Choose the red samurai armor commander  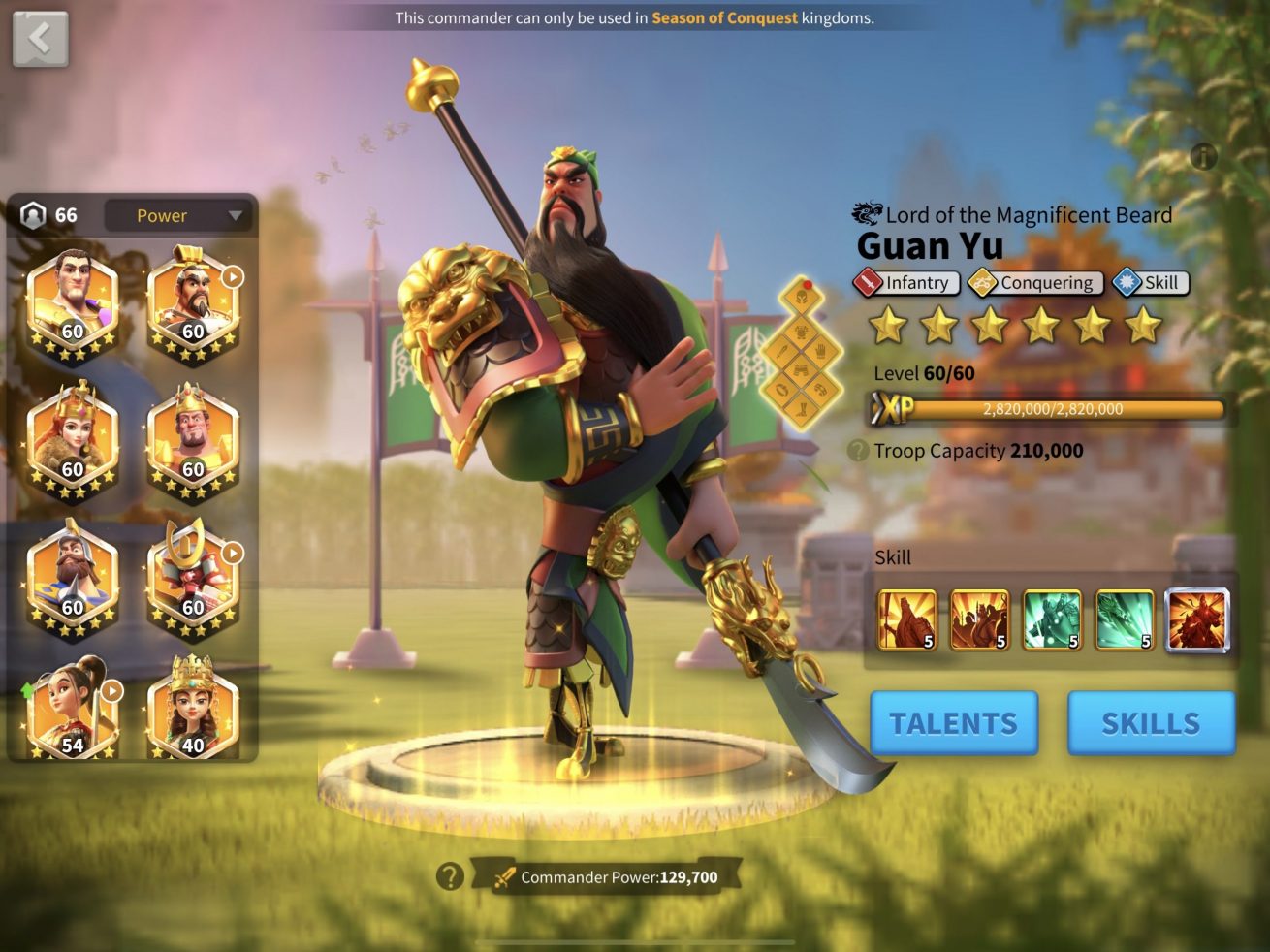coord(192,578)
